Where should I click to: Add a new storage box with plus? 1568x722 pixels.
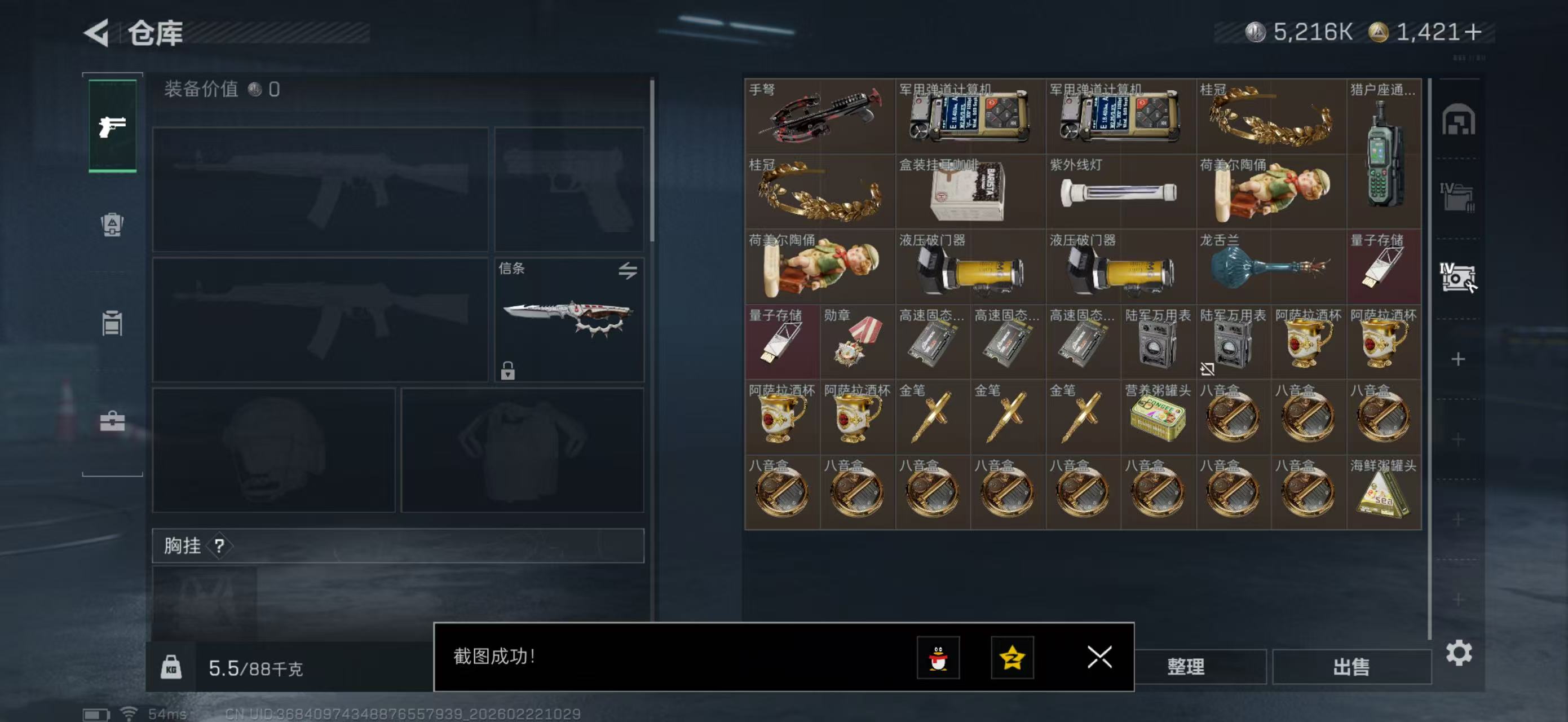click(1458, 359)
